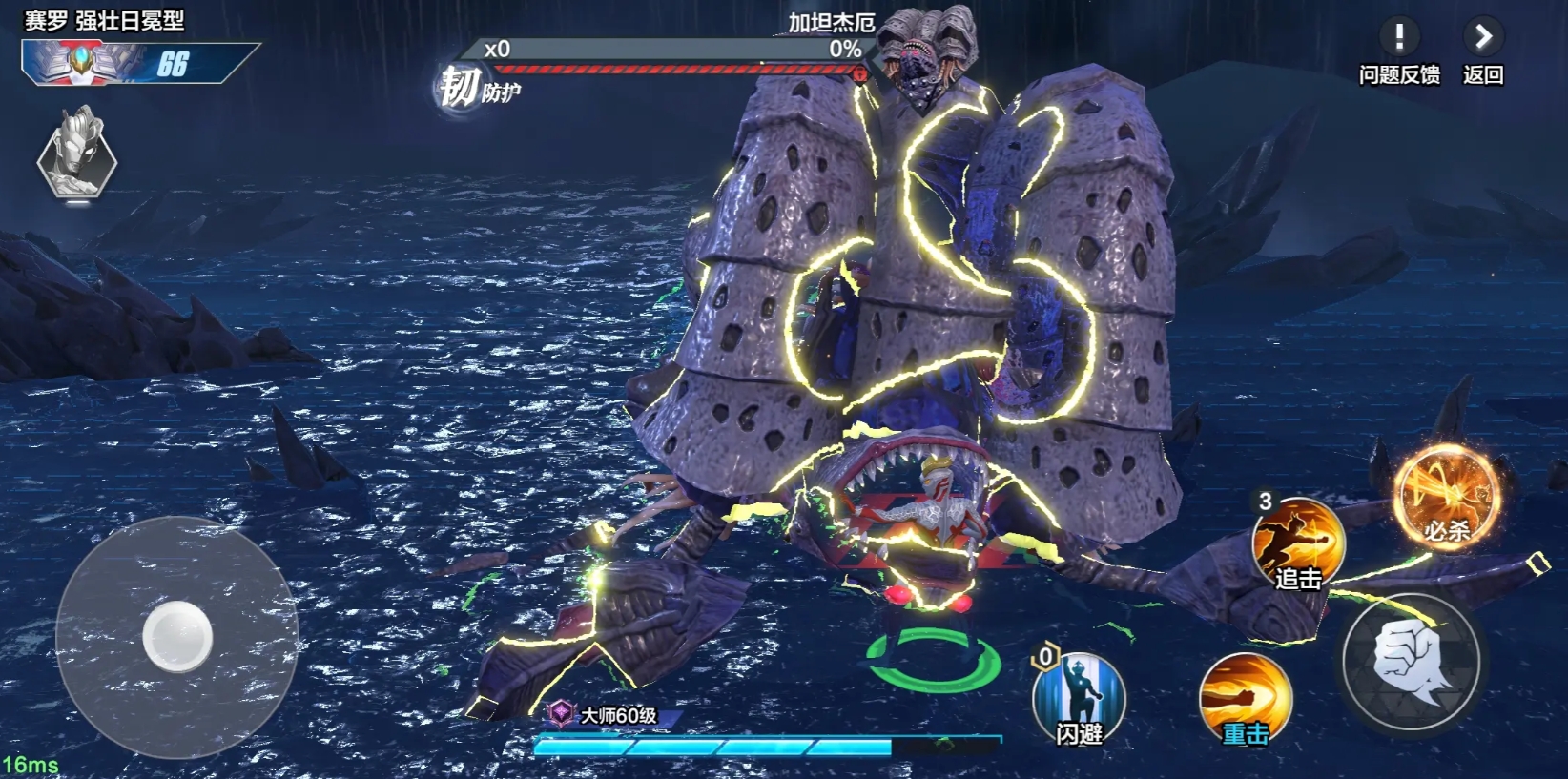The image size is (1568, 779).
Task: Use the 追击 pursuit attack skill
Action: [x=1298, y=543]
